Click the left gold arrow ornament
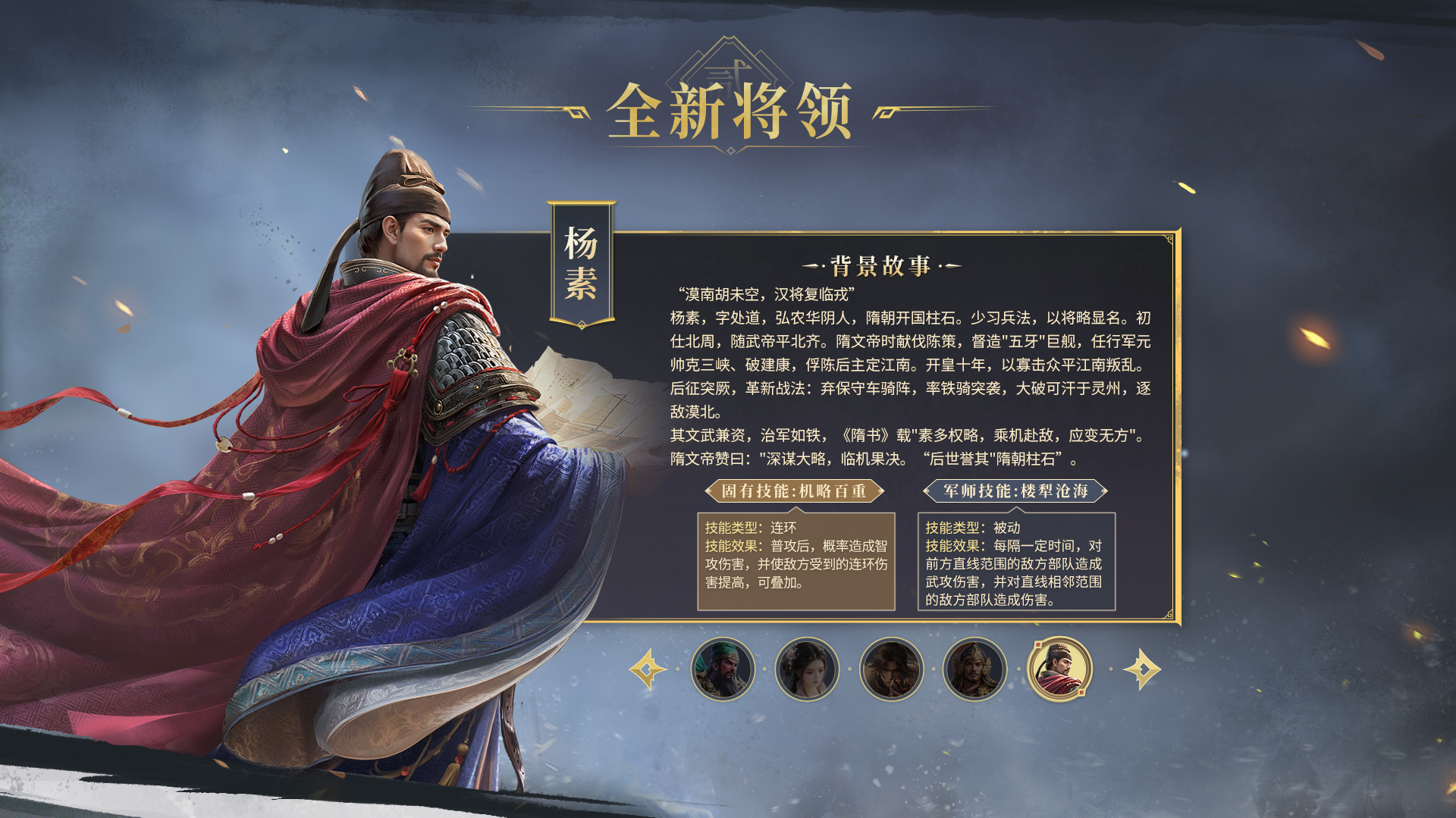This screenshot has height=818, width=1456. tap(648, 669)
